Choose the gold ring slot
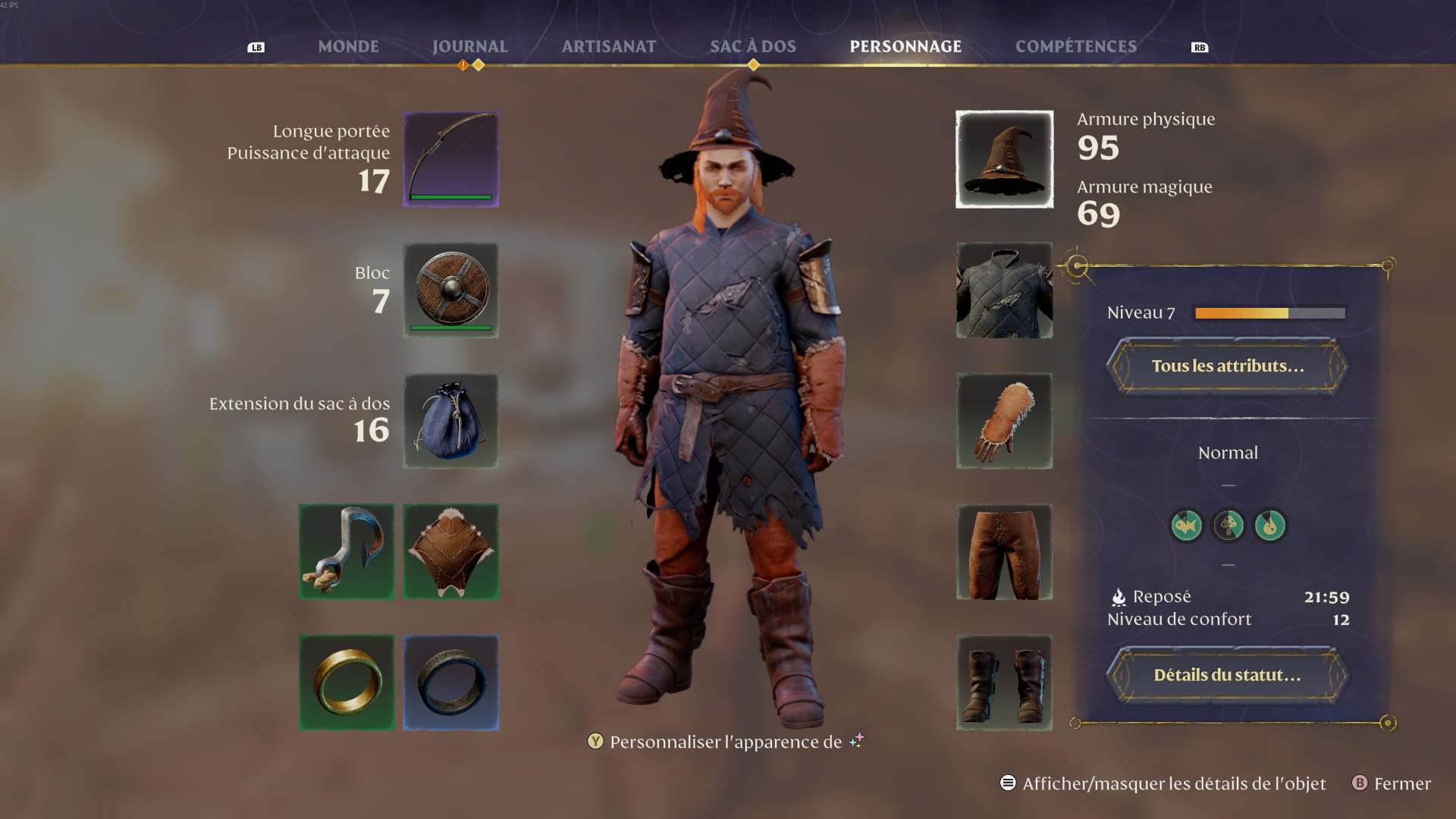This screenshot has width=1456, height=819. (347, 682)
